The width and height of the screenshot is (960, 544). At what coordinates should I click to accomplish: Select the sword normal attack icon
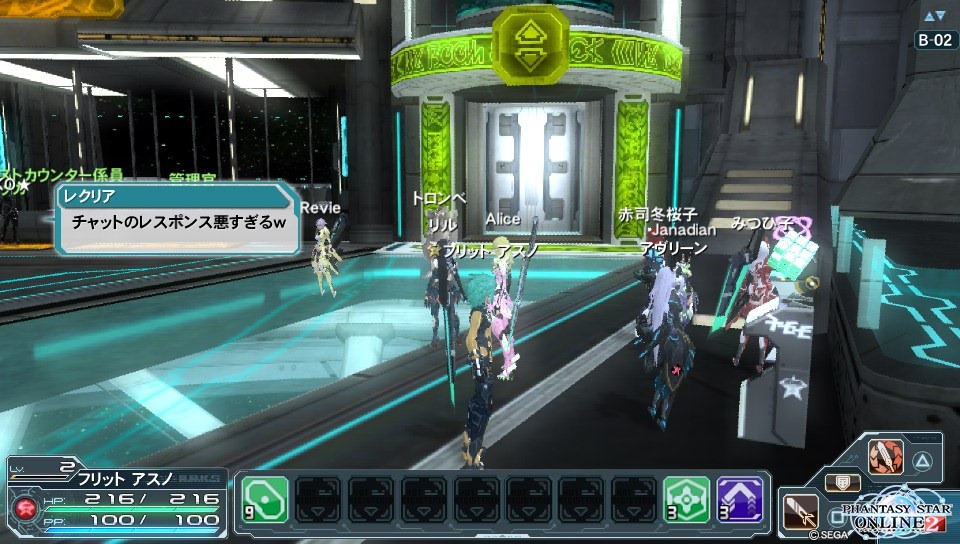[800, 510]
